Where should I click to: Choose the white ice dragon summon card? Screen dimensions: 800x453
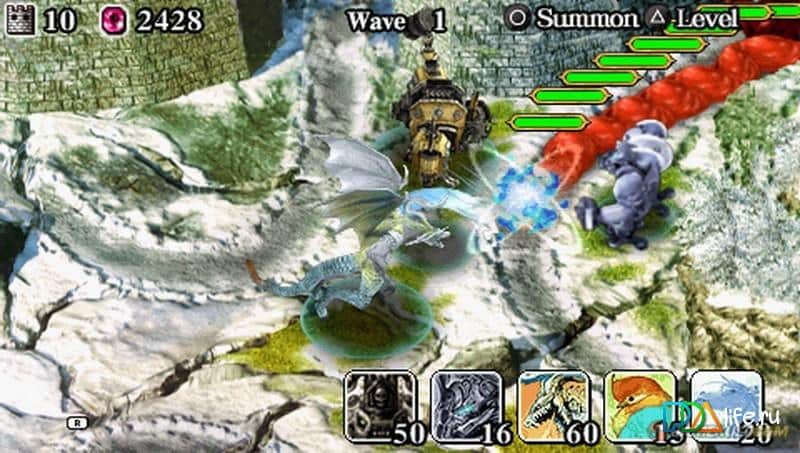[x=725, y=405]
